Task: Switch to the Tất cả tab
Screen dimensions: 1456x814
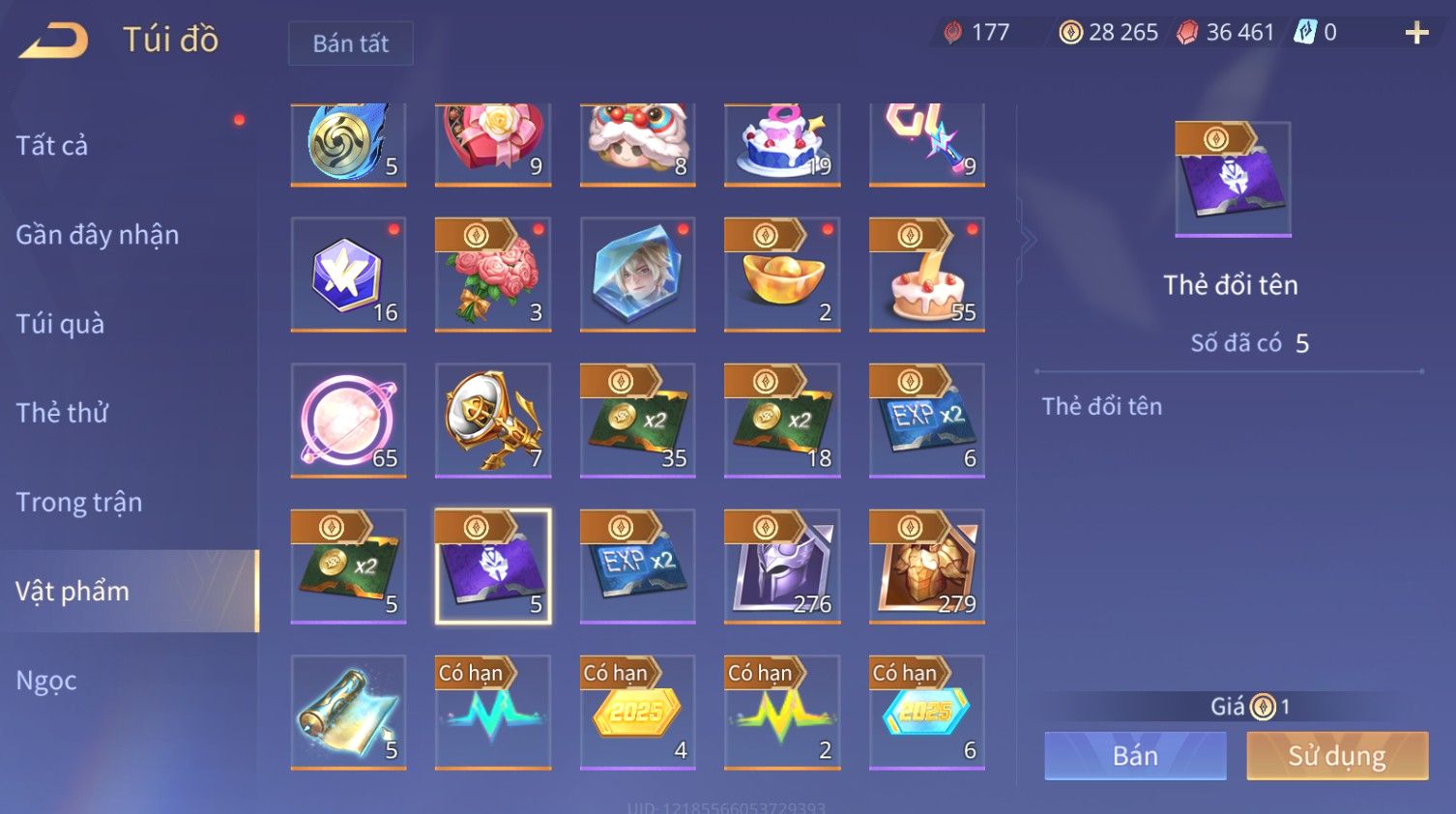Action: (52, 146)
